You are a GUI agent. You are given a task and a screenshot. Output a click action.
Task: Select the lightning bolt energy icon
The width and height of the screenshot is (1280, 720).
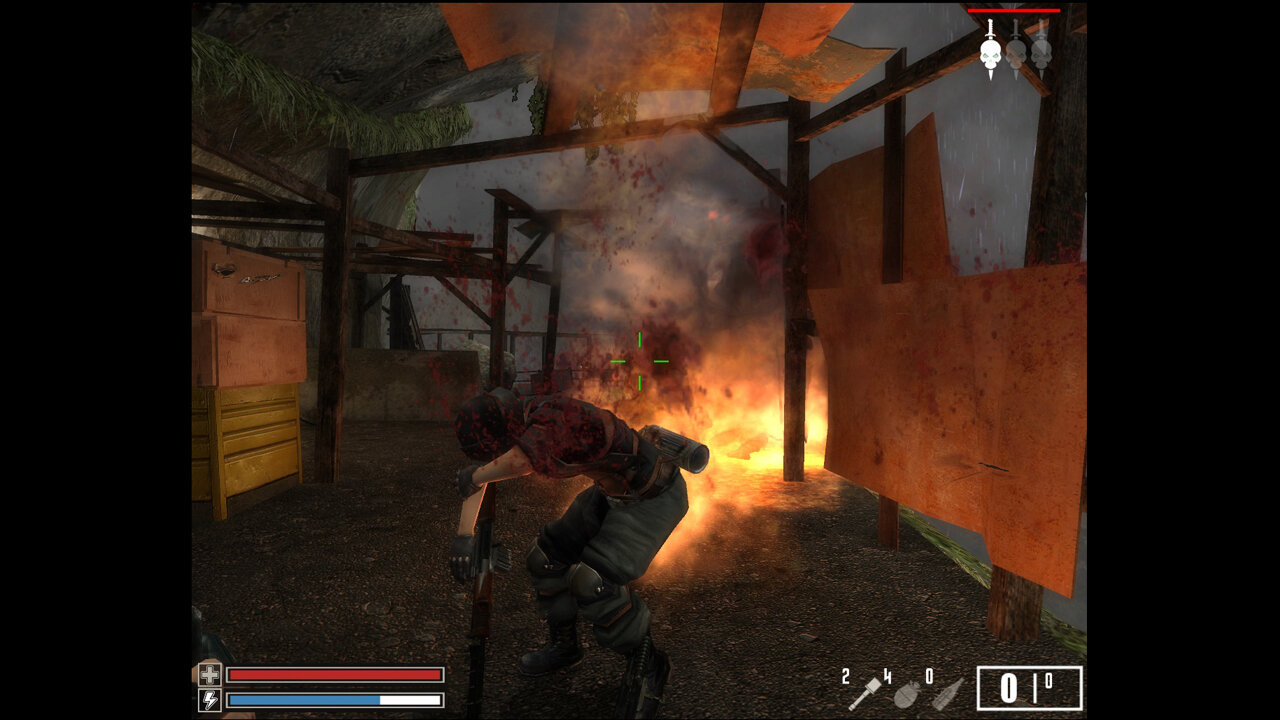211,698
